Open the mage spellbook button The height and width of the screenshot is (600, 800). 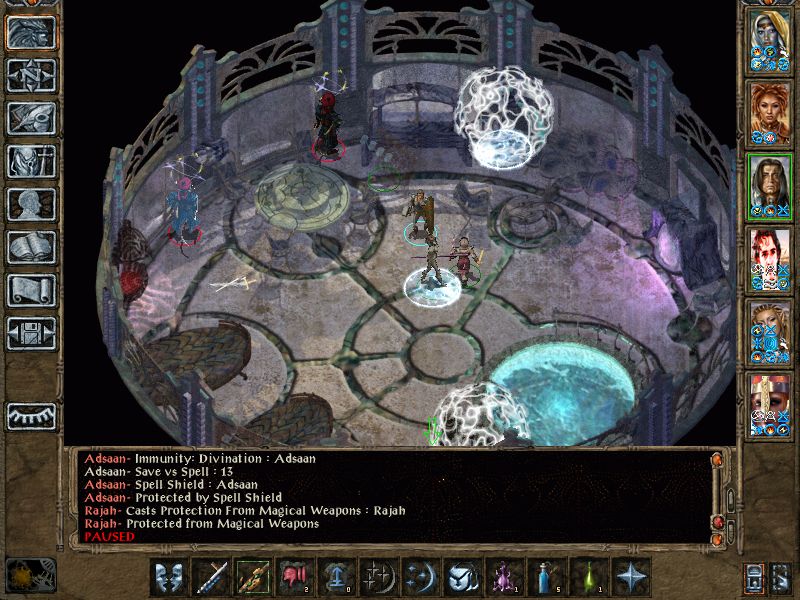[30, 248]
